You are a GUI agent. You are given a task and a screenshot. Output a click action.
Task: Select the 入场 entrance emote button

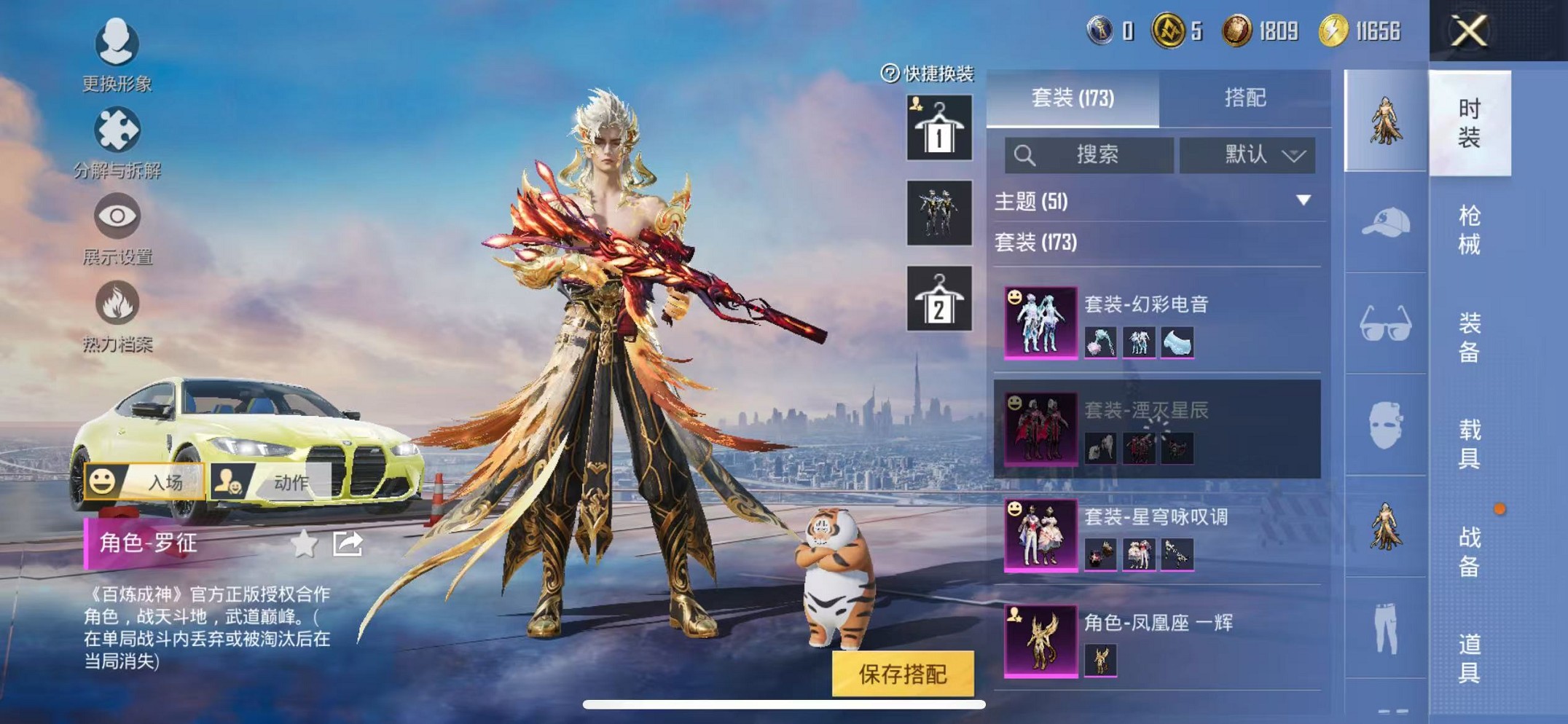pyautogui.click(x=144, y=481)
